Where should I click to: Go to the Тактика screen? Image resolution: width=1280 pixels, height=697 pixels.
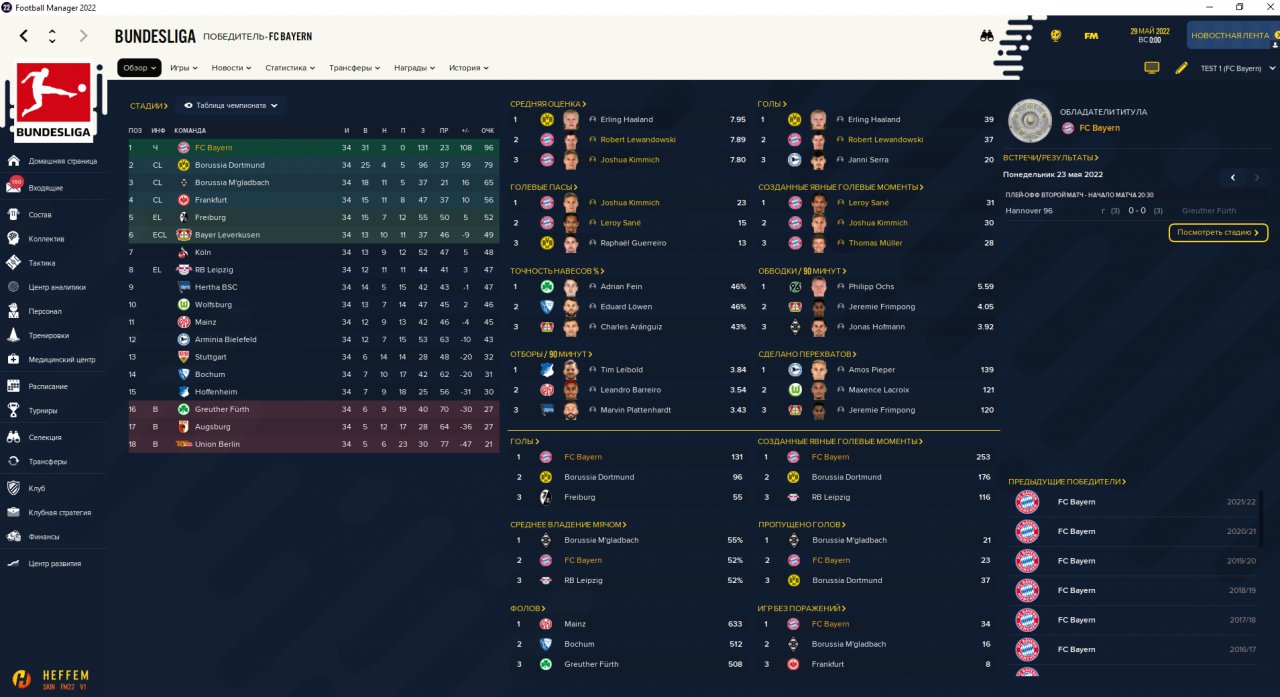(42, 263)
